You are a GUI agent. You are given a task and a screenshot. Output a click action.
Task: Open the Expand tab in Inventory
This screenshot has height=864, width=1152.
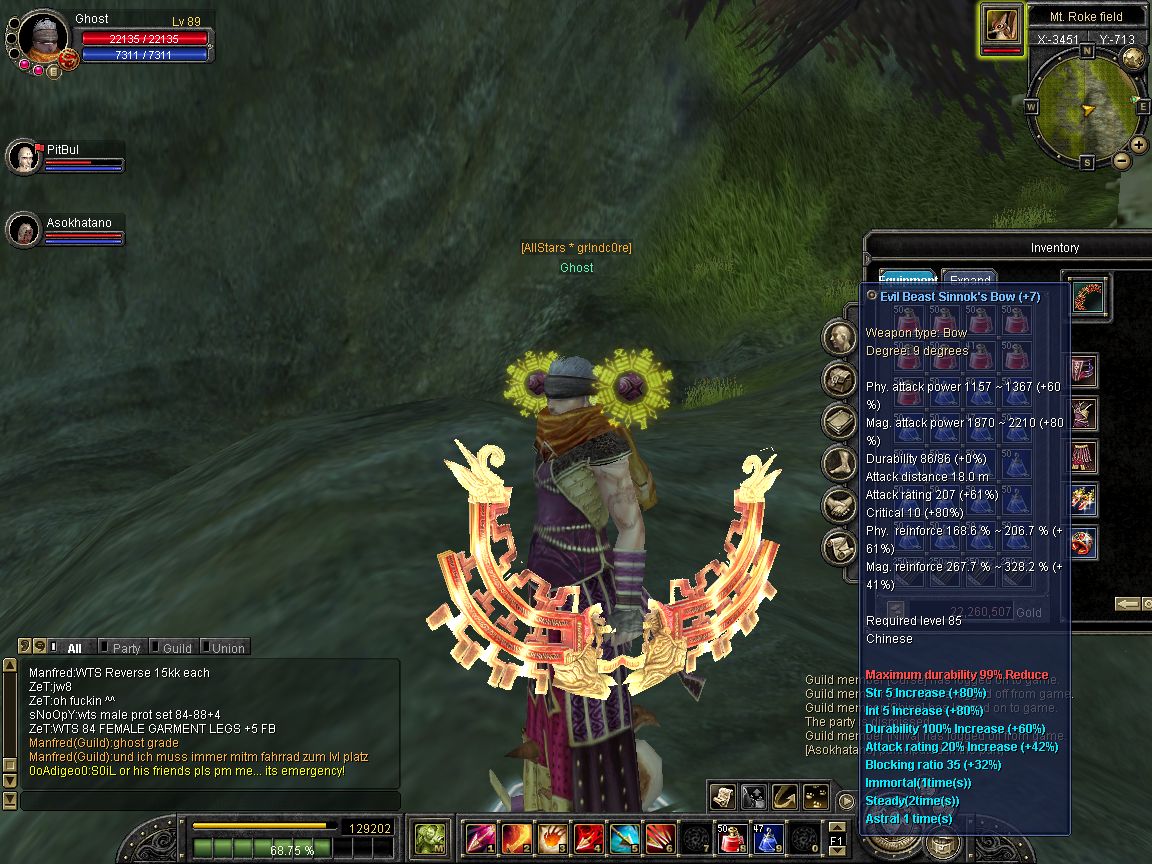click(x=969, y=280)
